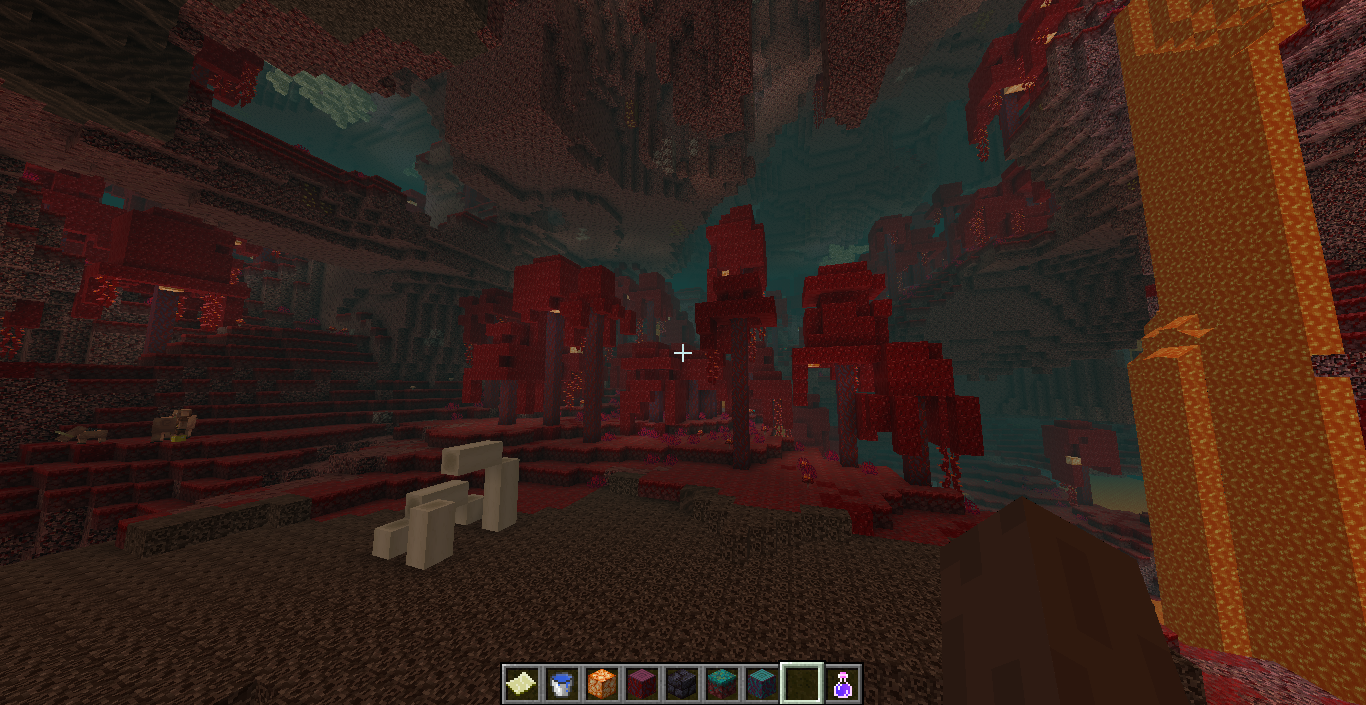Select the warped nylium block slot
Screen dimensions: 1366x705
point(722,684)
